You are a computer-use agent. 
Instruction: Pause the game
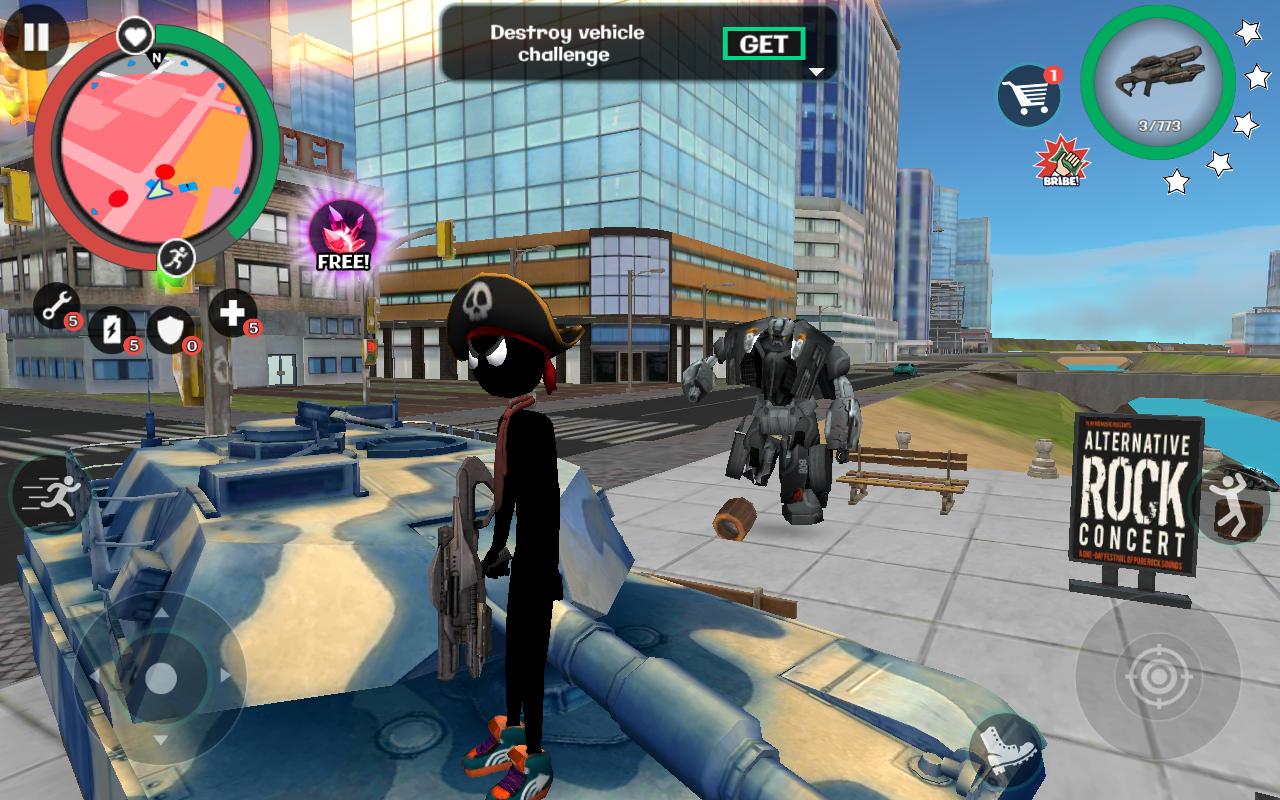pos(35,40)
